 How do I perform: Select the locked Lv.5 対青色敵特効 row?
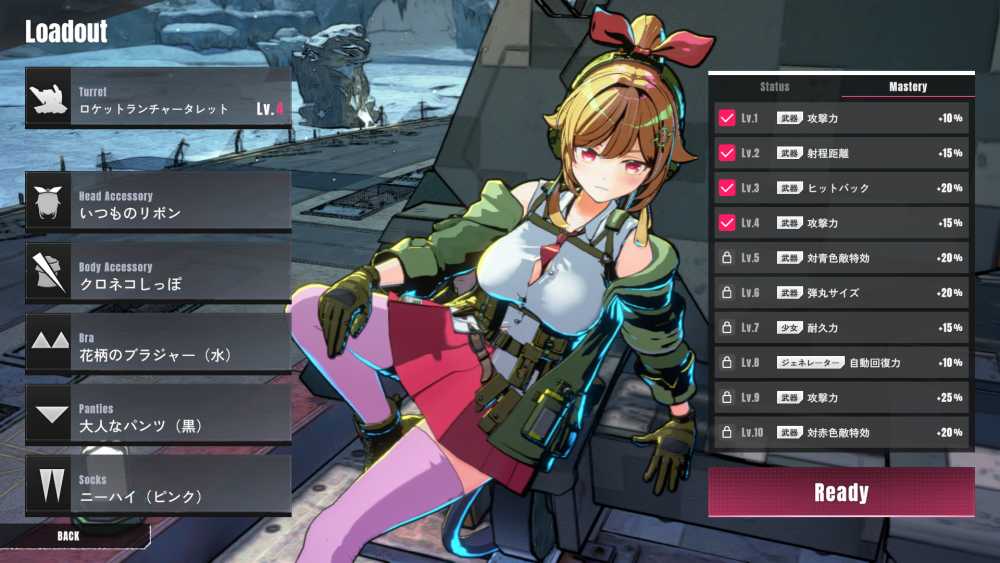click(841, 258)
